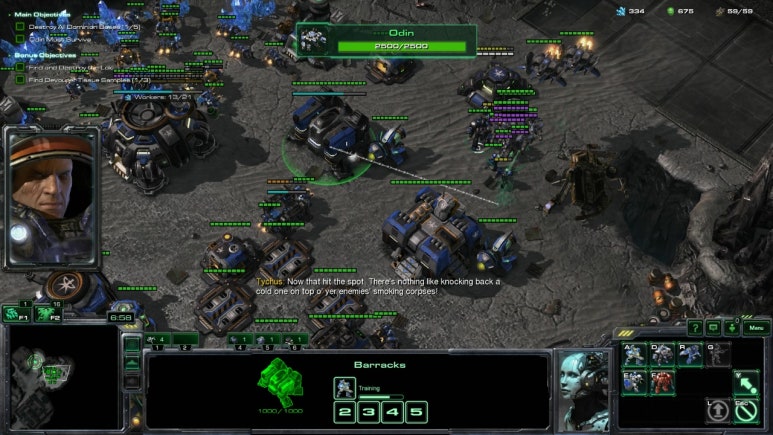Screen dimensions: 773x435
Task: Cancel with the Esc command icon
Action: coord(744,410)
